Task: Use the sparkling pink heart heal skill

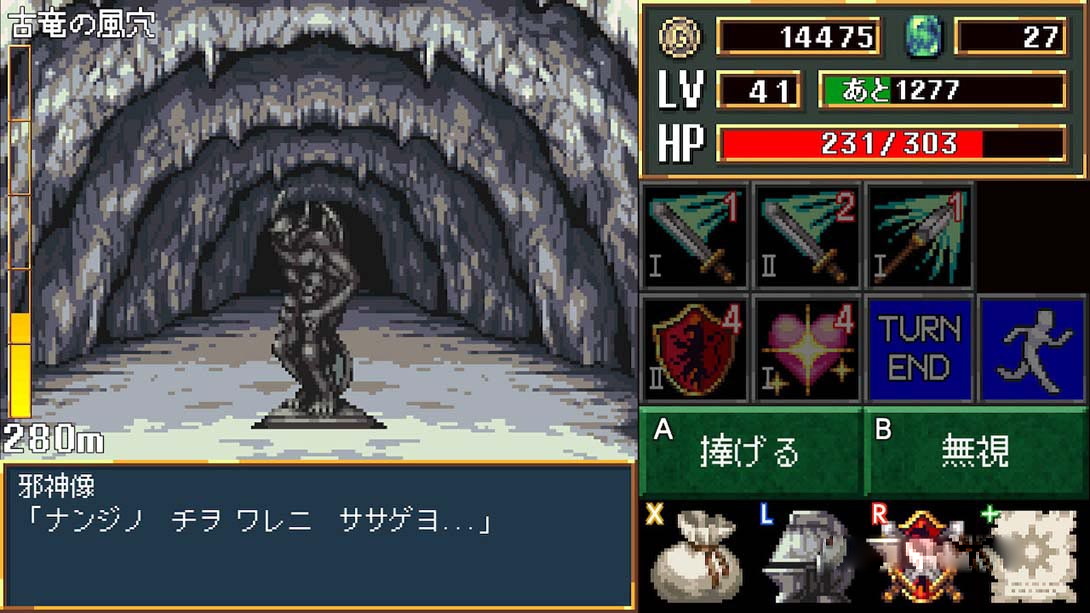Action: click(x=808, y=348)
